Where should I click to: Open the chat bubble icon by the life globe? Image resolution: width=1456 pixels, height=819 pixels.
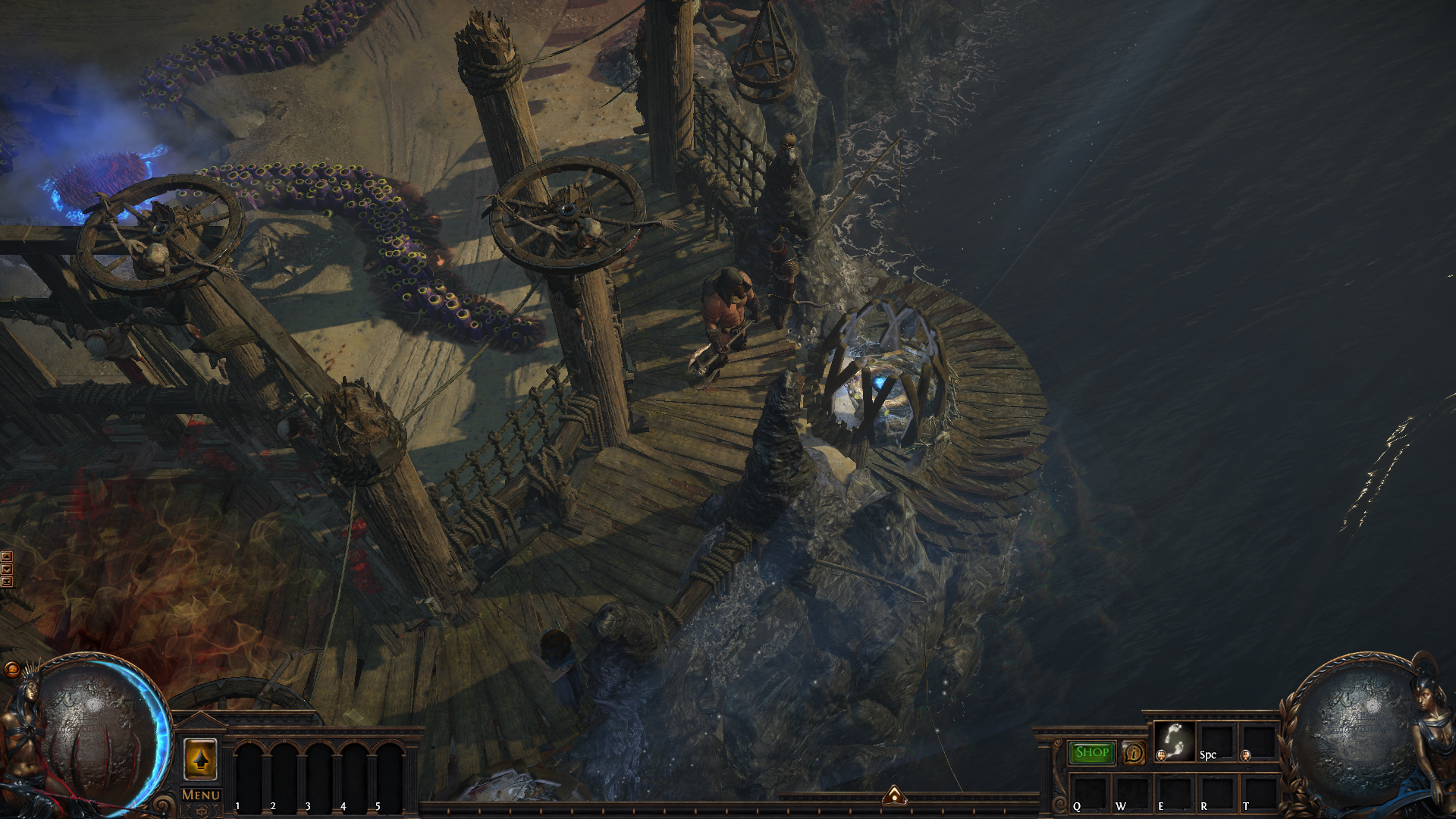pyautogui.click(x=12, y=669)
